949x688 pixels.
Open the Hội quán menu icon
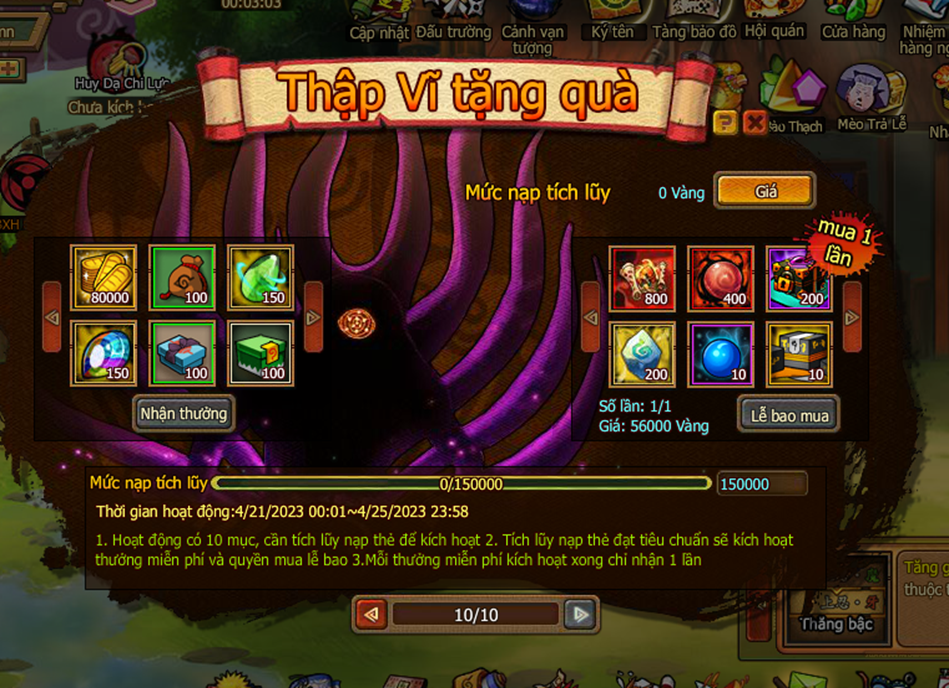[x=775, y=20]
